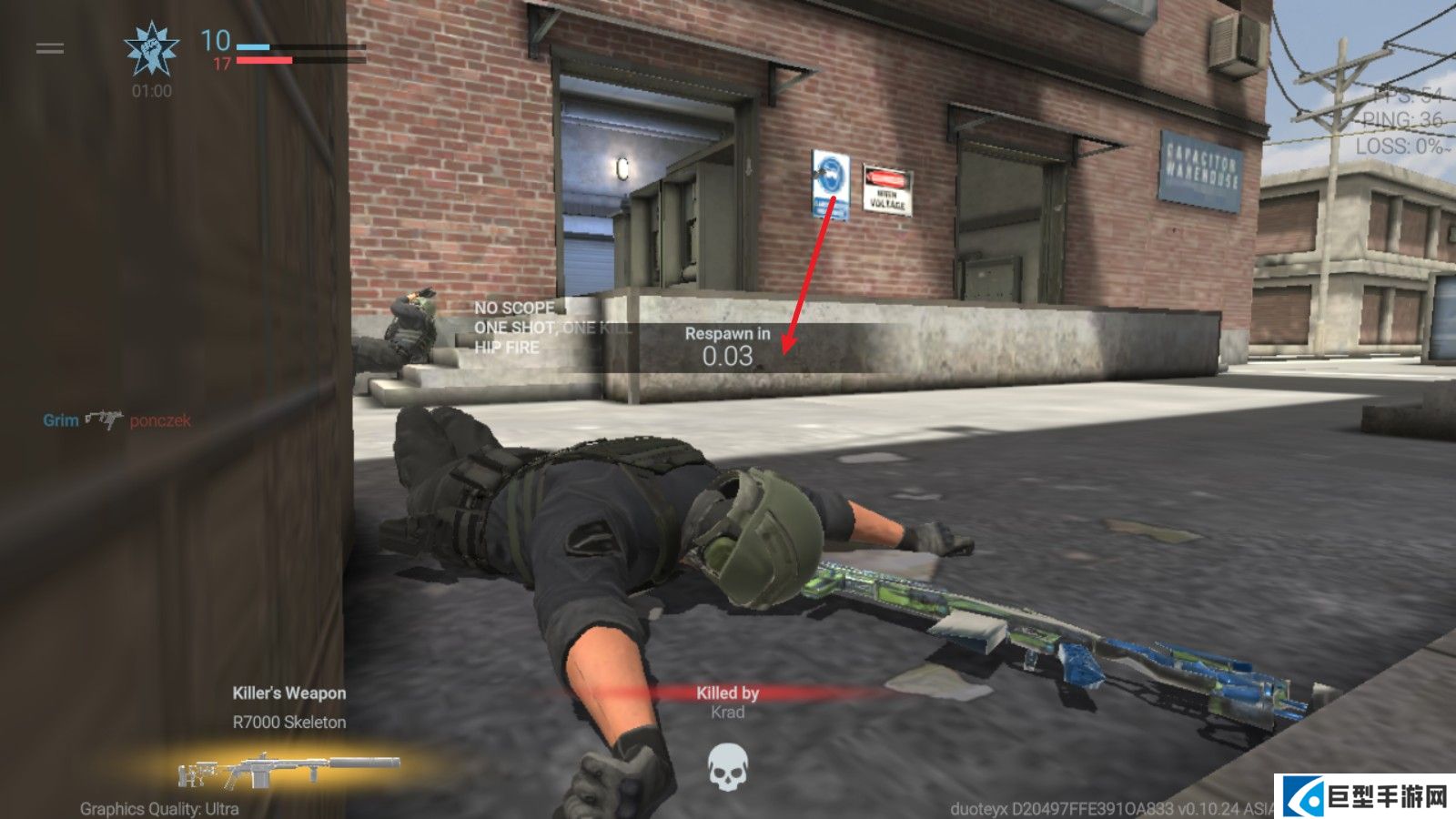Select the R7000 Skeleton killer's weapon image

click(x=289, y=770)
